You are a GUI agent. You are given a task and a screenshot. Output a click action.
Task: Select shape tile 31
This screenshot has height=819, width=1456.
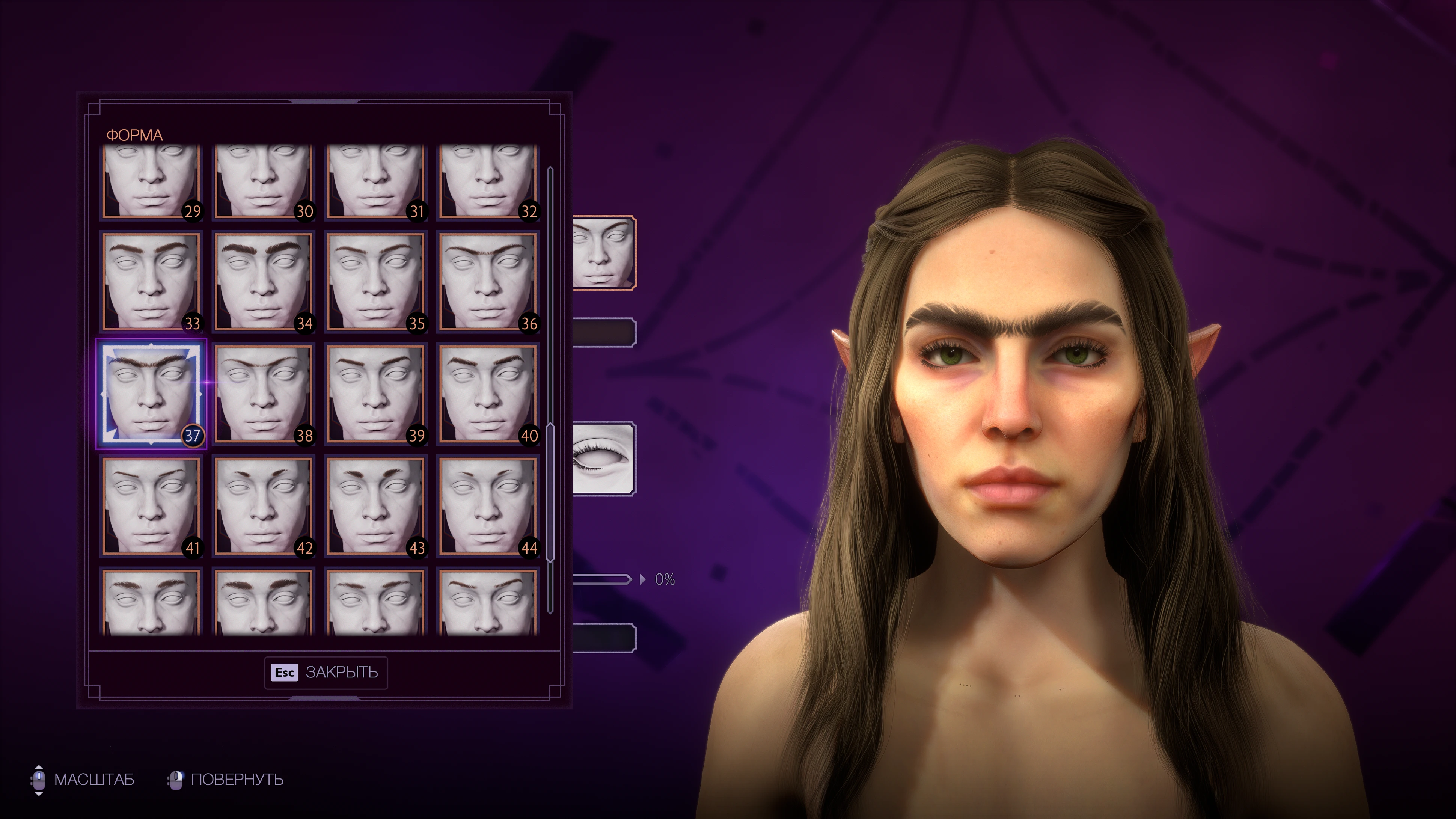375,180
